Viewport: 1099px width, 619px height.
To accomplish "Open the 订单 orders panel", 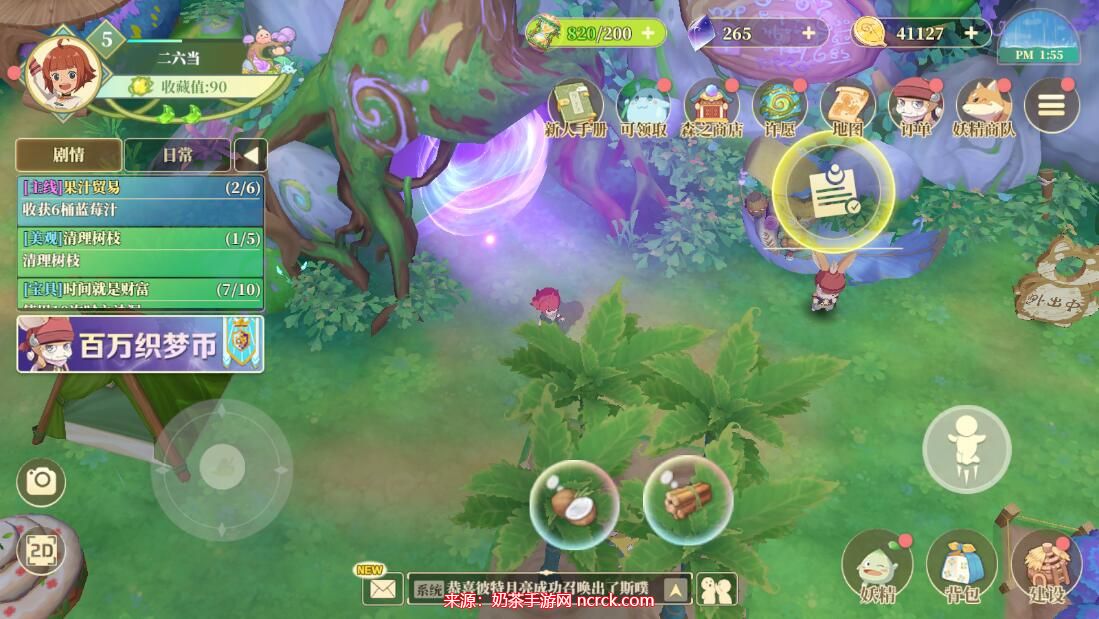I will (915, 105).
